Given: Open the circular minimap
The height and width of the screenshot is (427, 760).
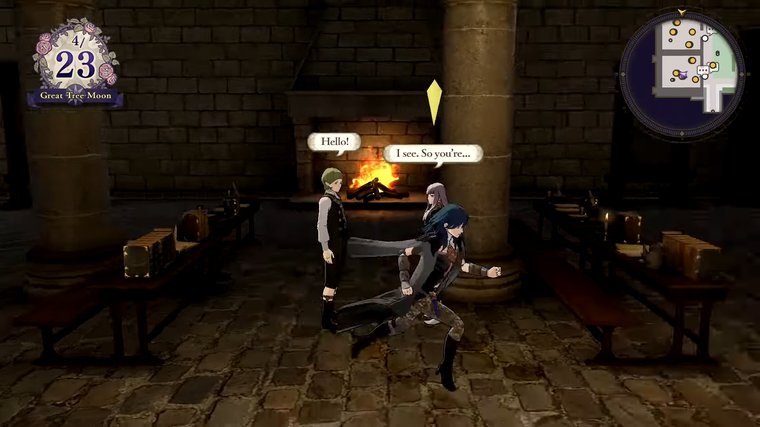Looking at the screenshot, I should point(681,72).
